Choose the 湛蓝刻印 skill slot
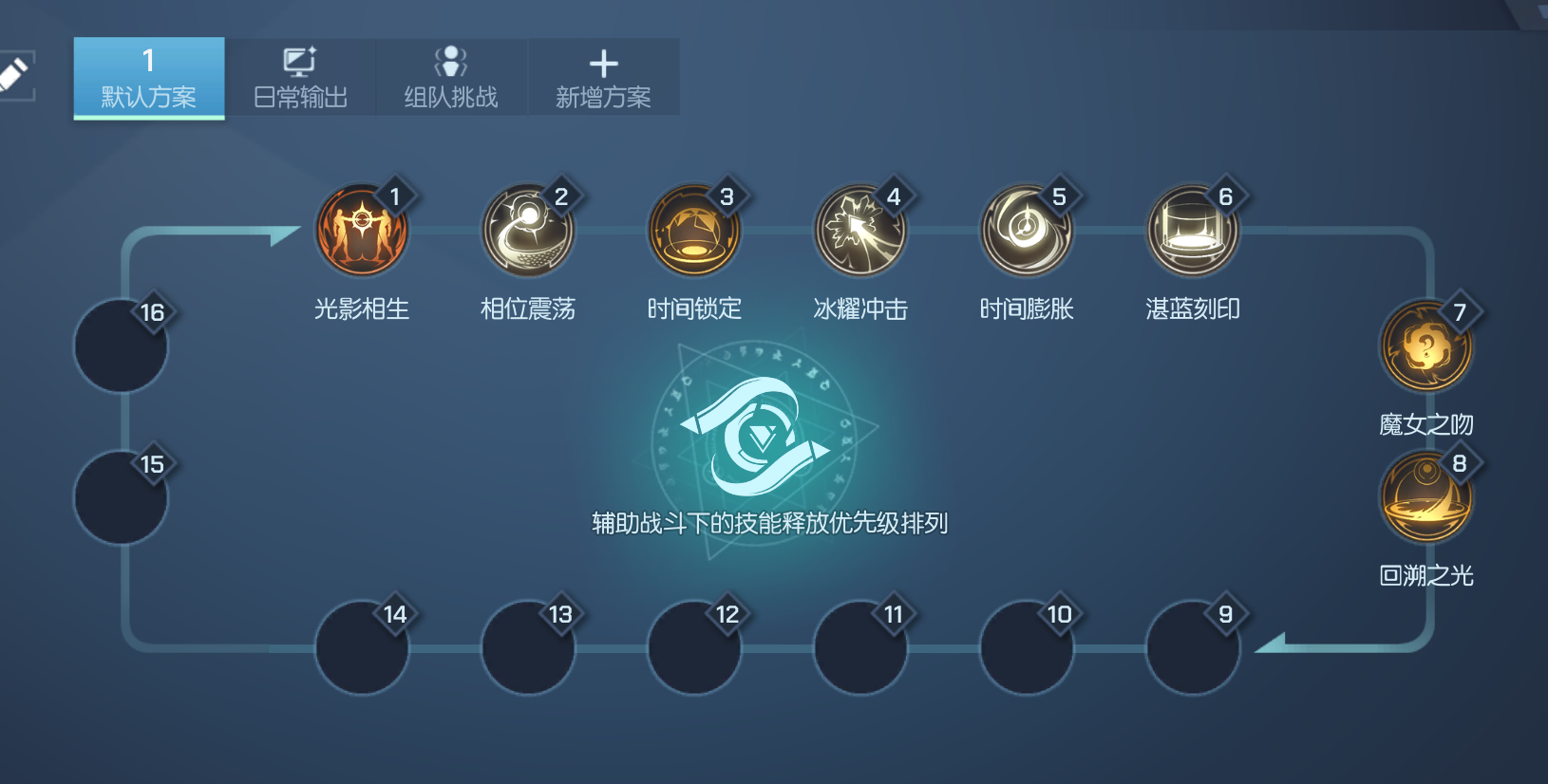The width and height of the screenshot is (1548, 784). tap(1193, 231)
